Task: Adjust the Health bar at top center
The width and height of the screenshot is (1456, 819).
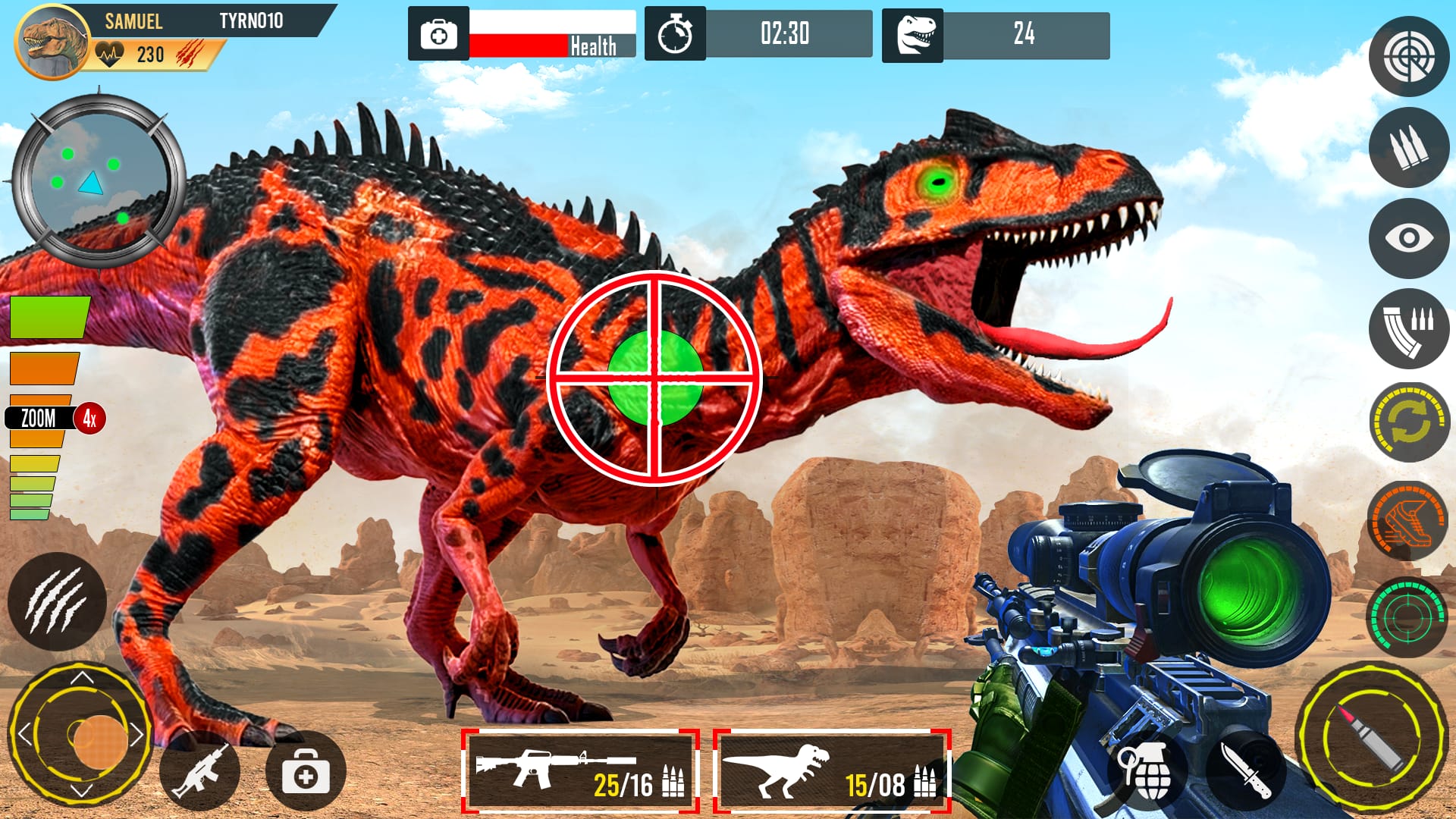Action: click(551, 34)
